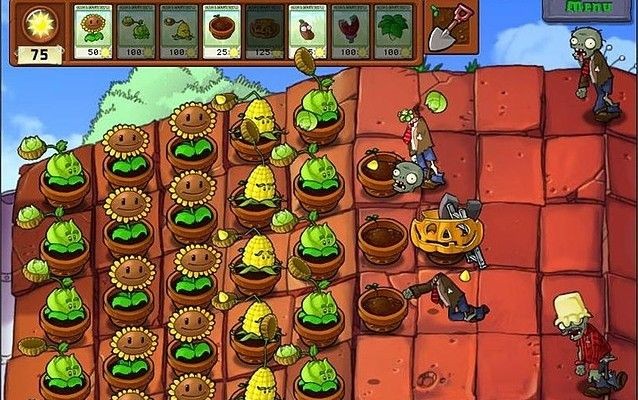Select the Magnet-shroom seed packet
638x400 pixels.
pos(351,32)
